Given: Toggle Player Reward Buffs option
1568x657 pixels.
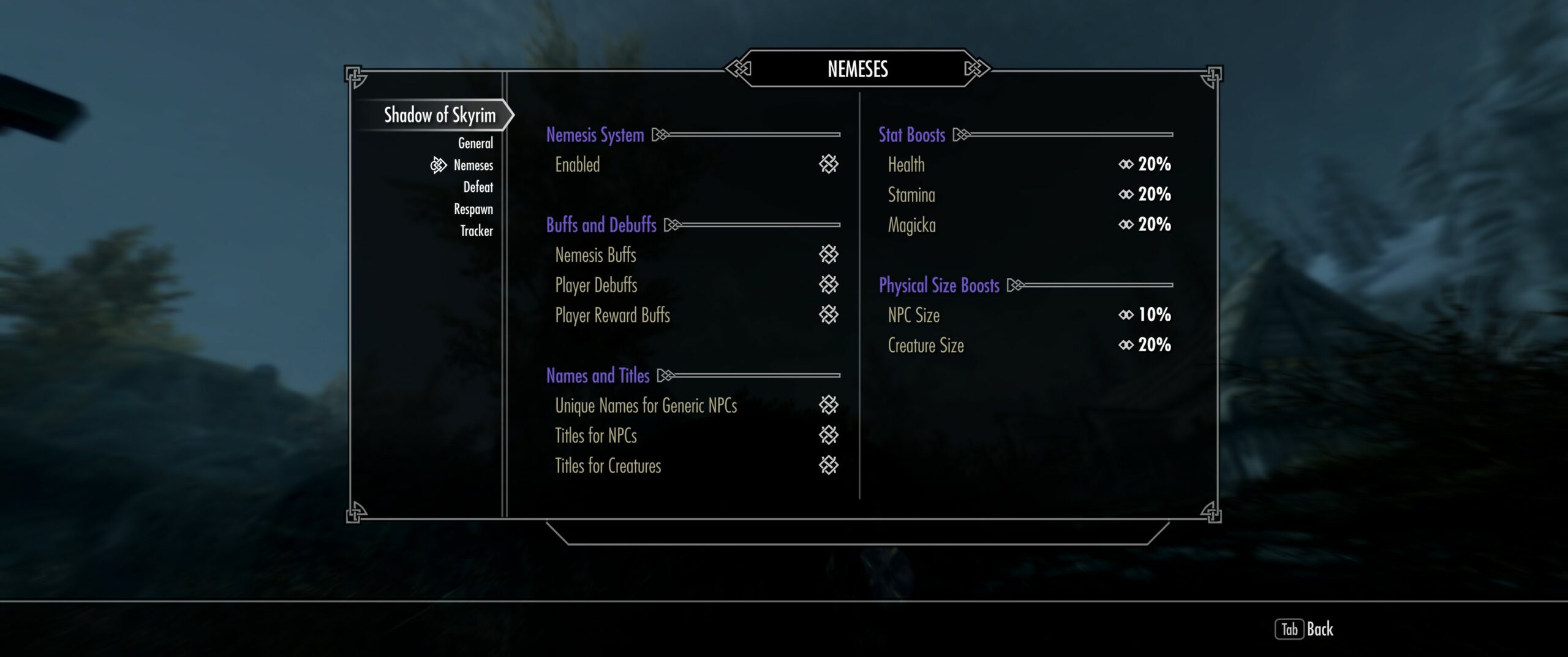Looking at the screenshot, I should point(828,315).
